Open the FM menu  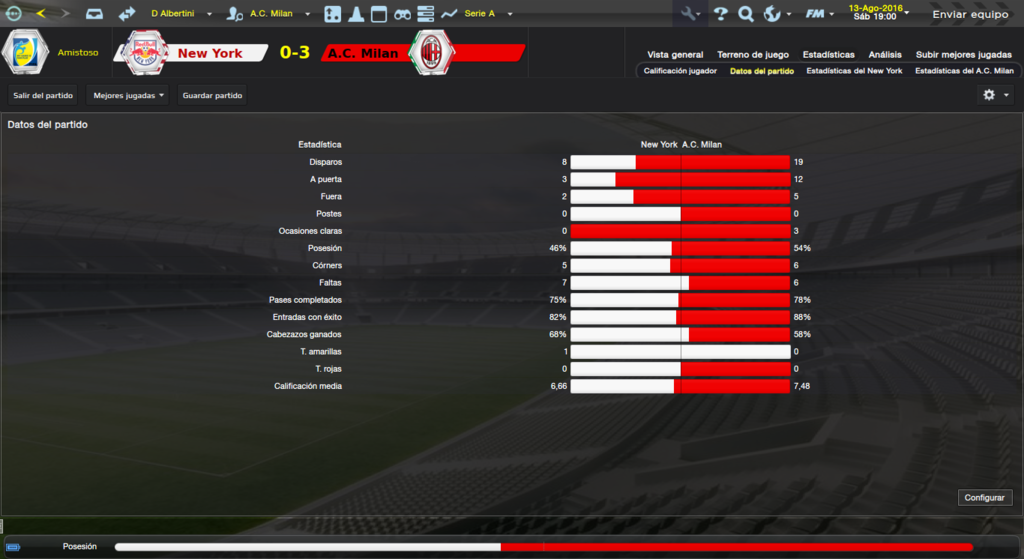(819, 14)
